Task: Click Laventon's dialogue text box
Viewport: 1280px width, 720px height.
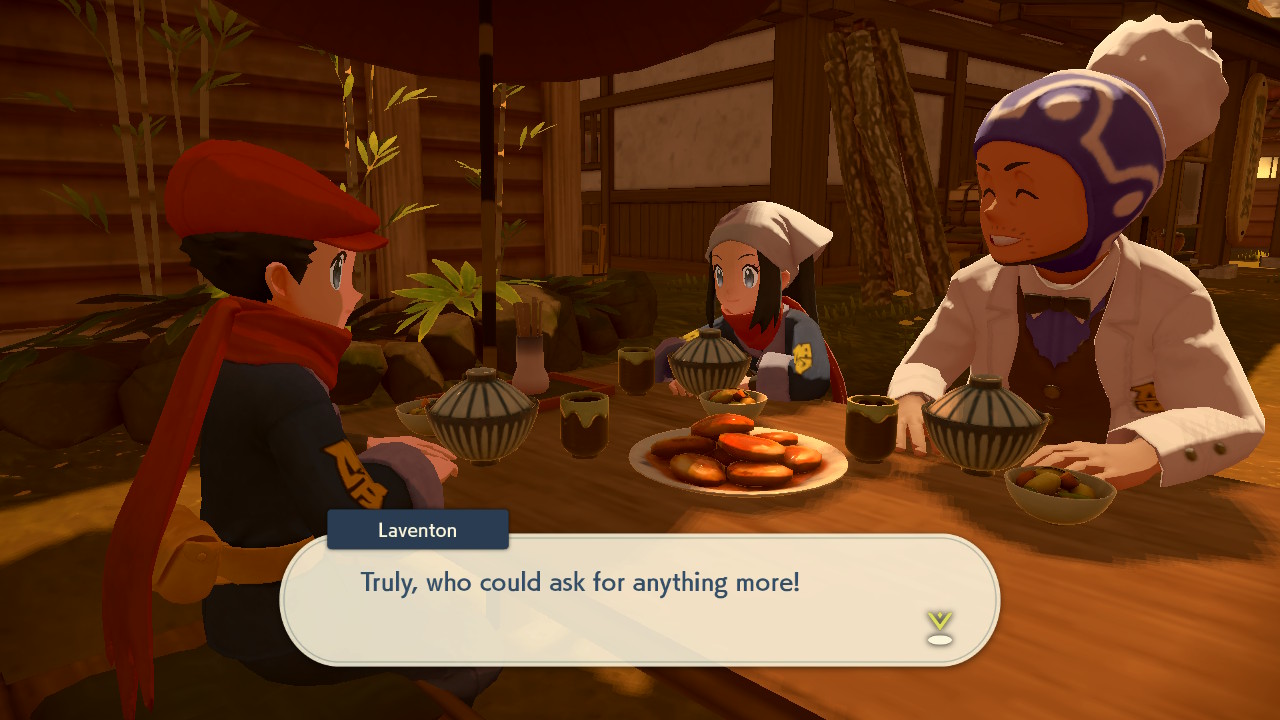Action: (639, 599)
